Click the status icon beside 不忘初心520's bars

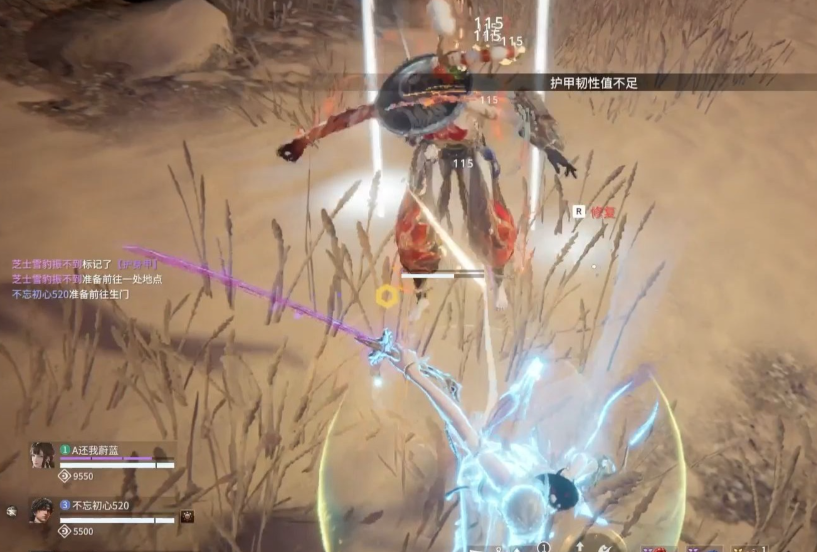point(186,517)
